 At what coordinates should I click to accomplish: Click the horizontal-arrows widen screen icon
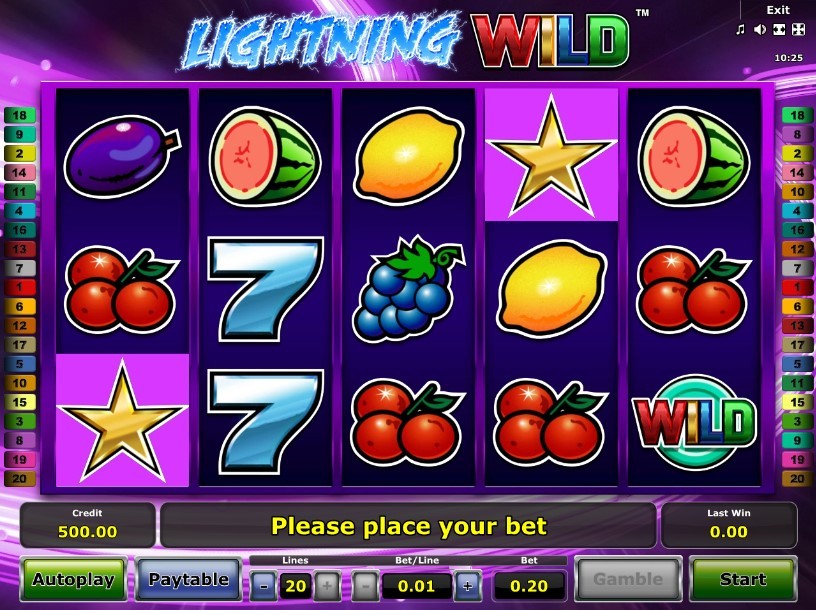(777, 30)
